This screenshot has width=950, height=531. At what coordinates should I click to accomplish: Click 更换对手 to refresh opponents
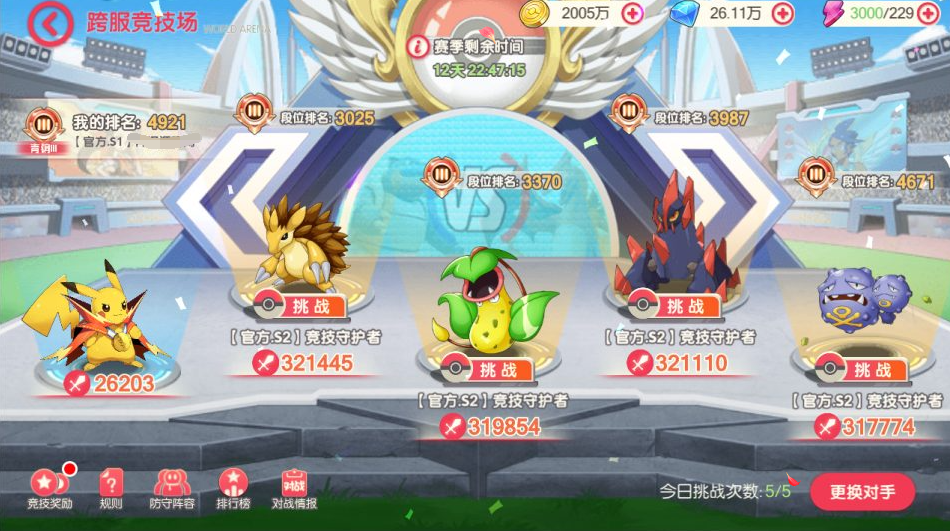861,491
